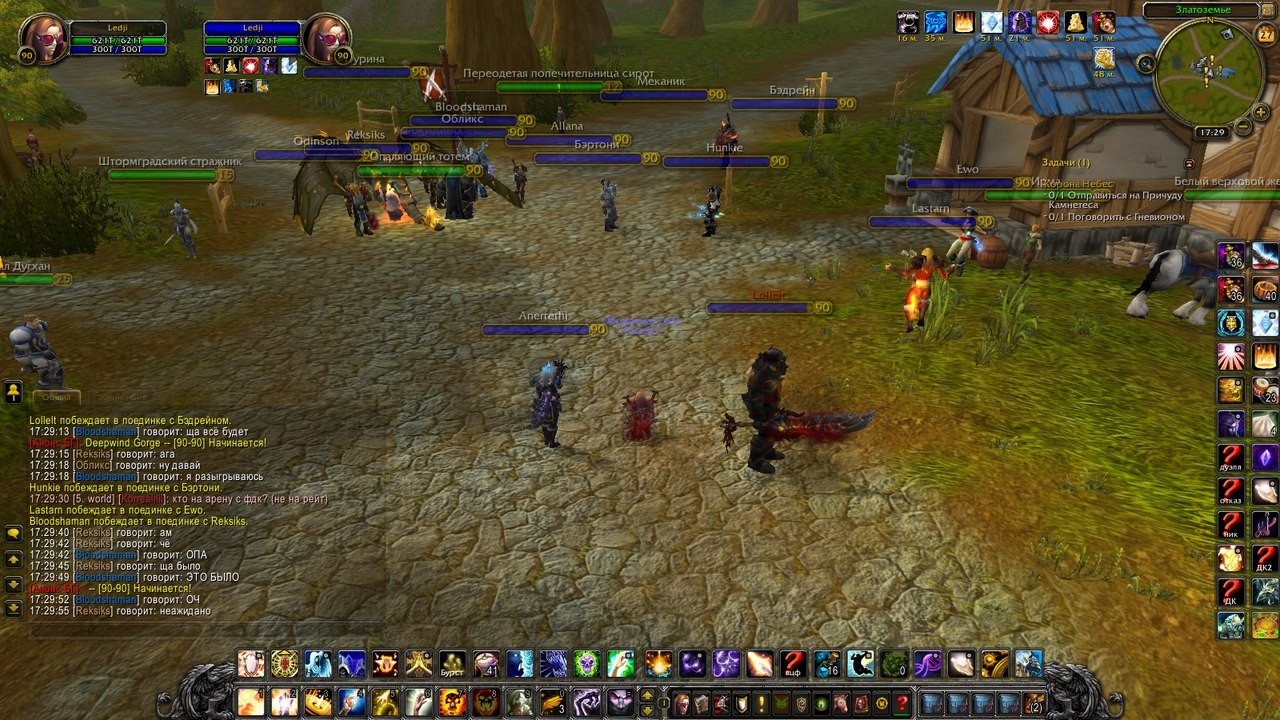Click the 'отказ' macro button
Viewport: 1280px width, 720px height.
pyautogui.click(x=1231, y=492)
